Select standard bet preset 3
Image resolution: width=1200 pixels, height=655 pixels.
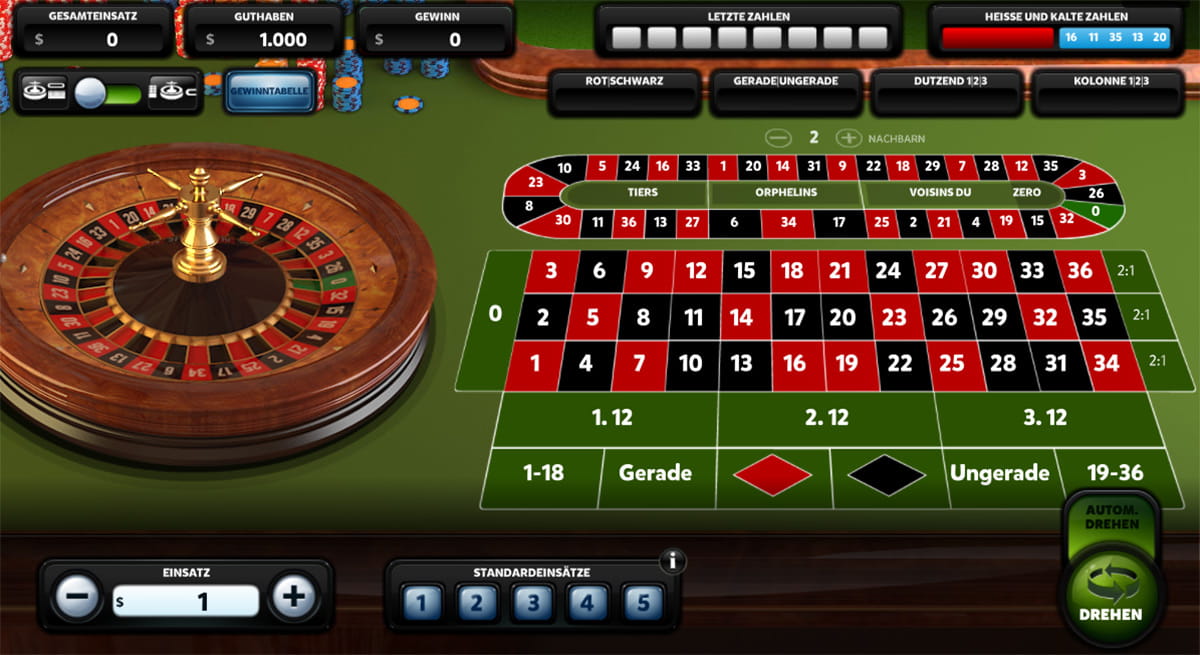point(532,603)
